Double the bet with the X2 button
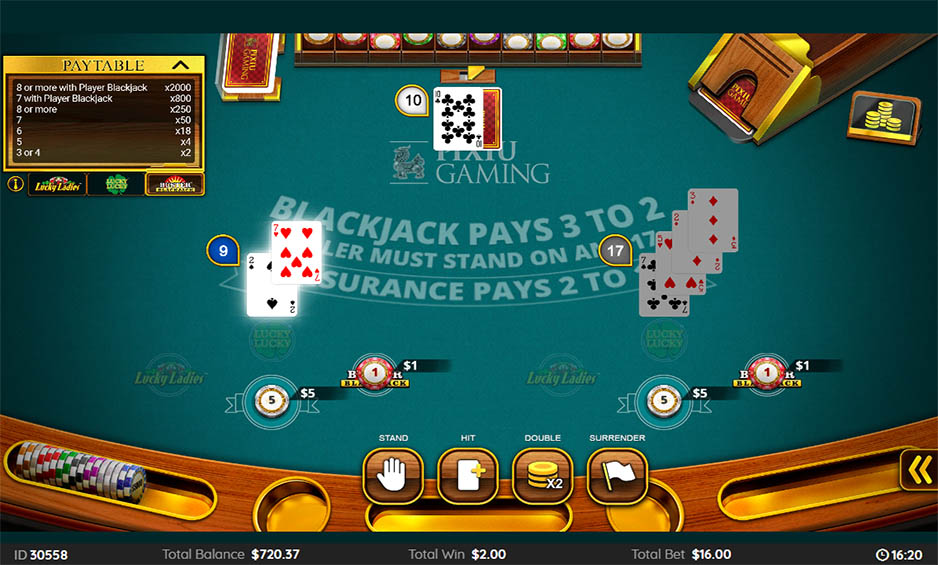Screen dimensions: 938x565 click(x=543, y=475)
